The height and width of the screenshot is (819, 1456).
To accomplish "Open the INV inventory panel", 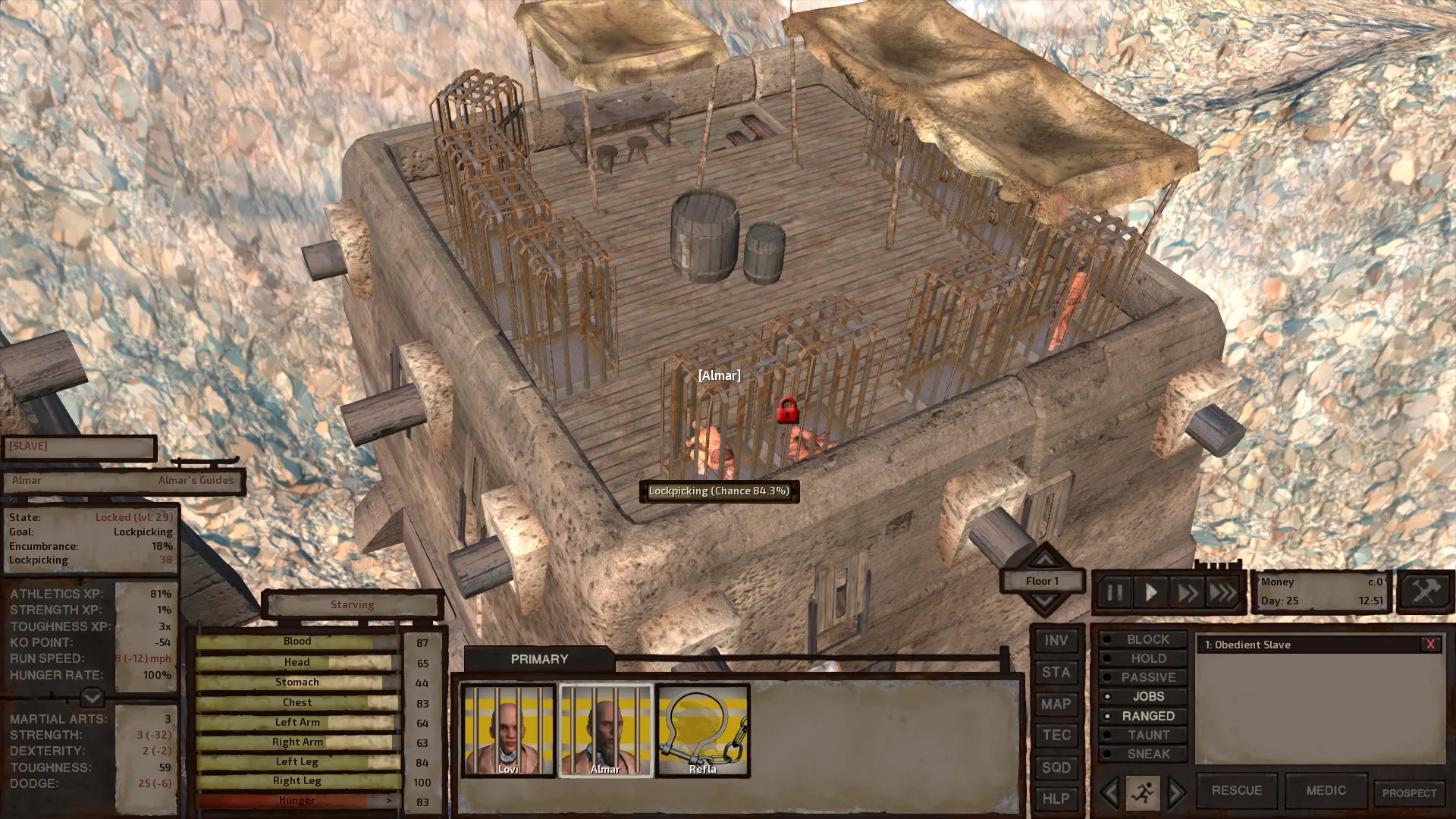I will pyautogui.click(x=1056, y=641).
